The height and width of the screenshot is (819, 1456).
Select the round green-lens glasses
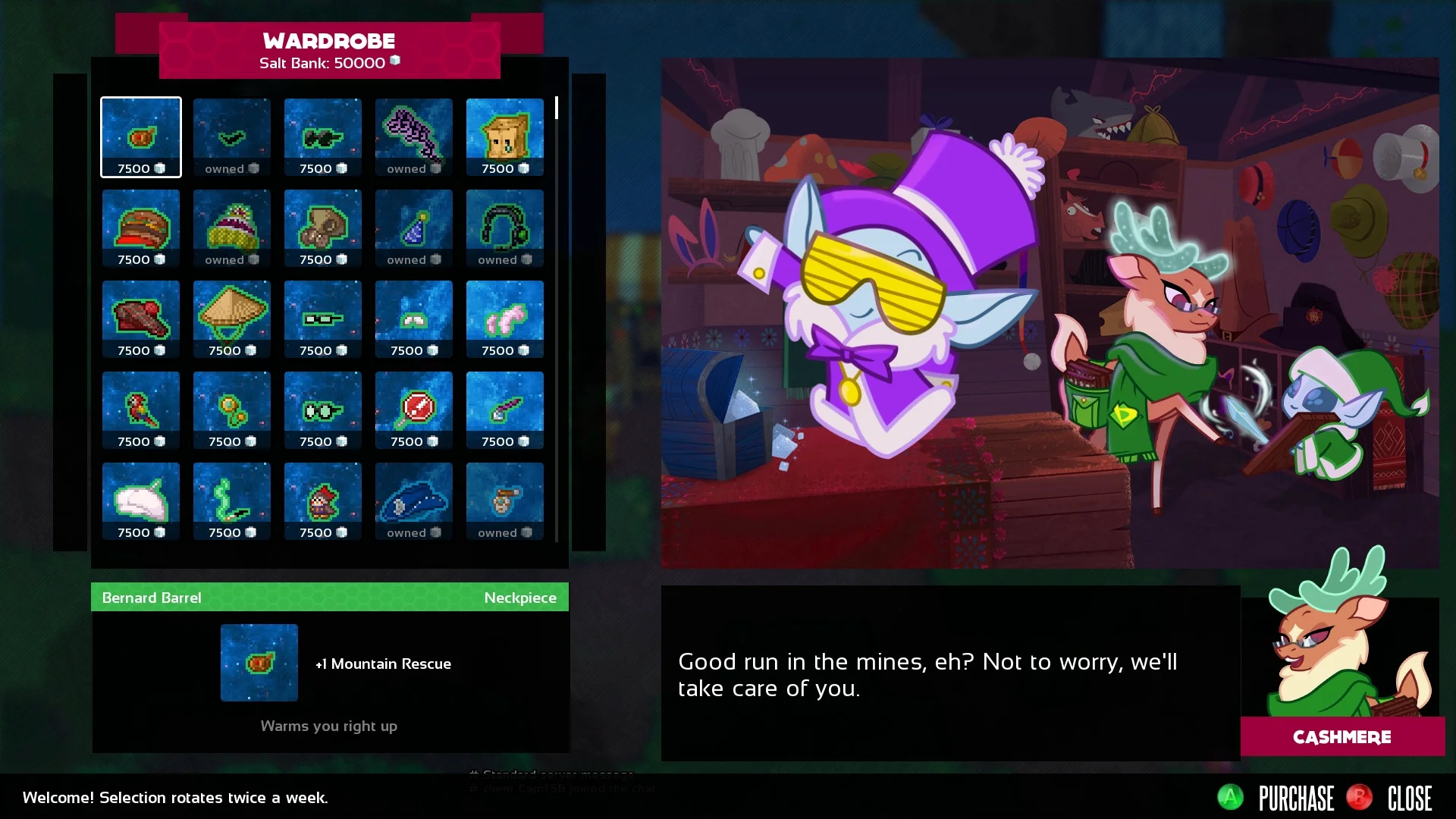tap(323, 410)
